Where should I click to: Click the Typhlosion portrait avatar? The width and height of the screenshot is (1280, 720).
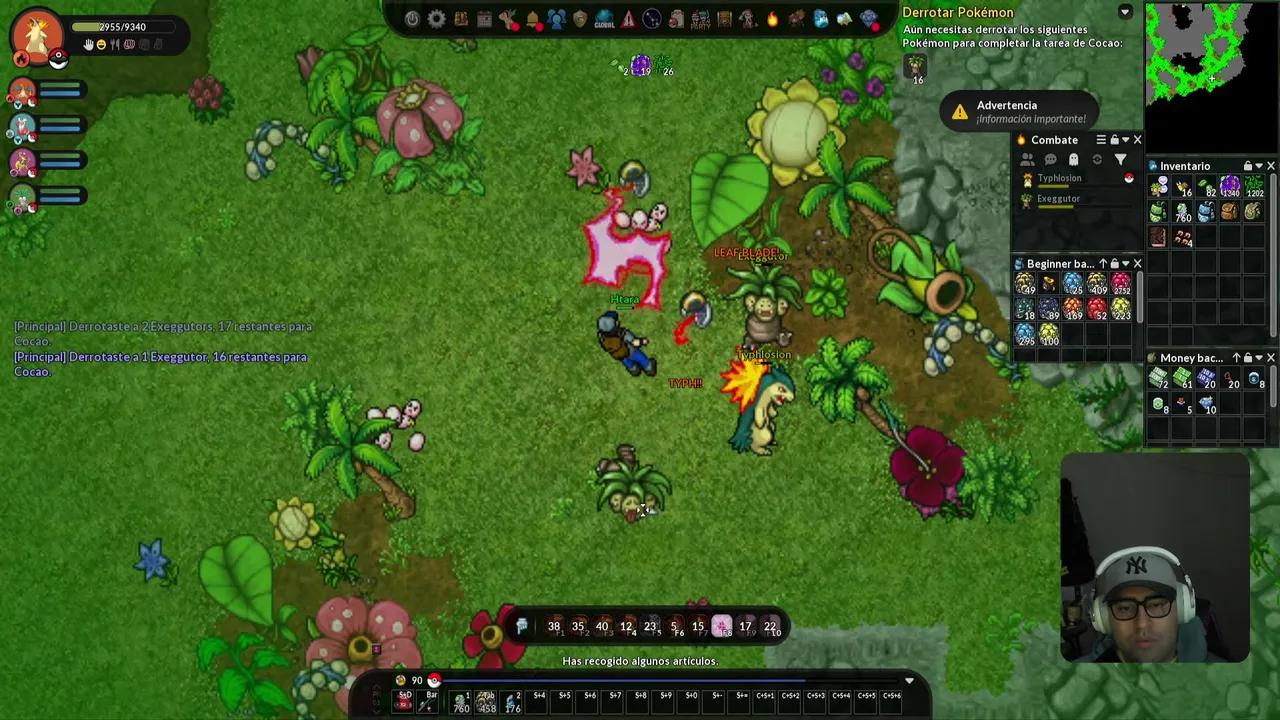(37, 35)
